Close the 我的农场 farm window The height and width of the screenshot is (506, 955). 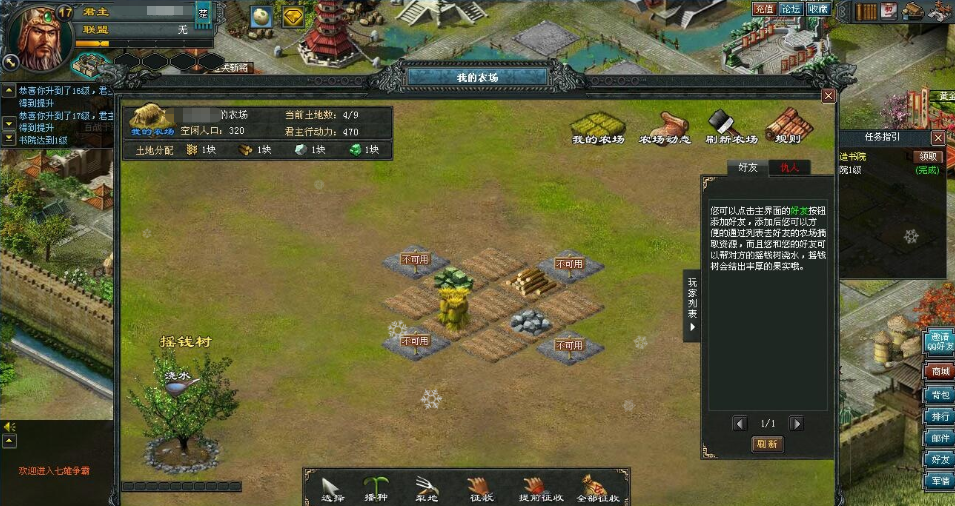click(828, 95)
